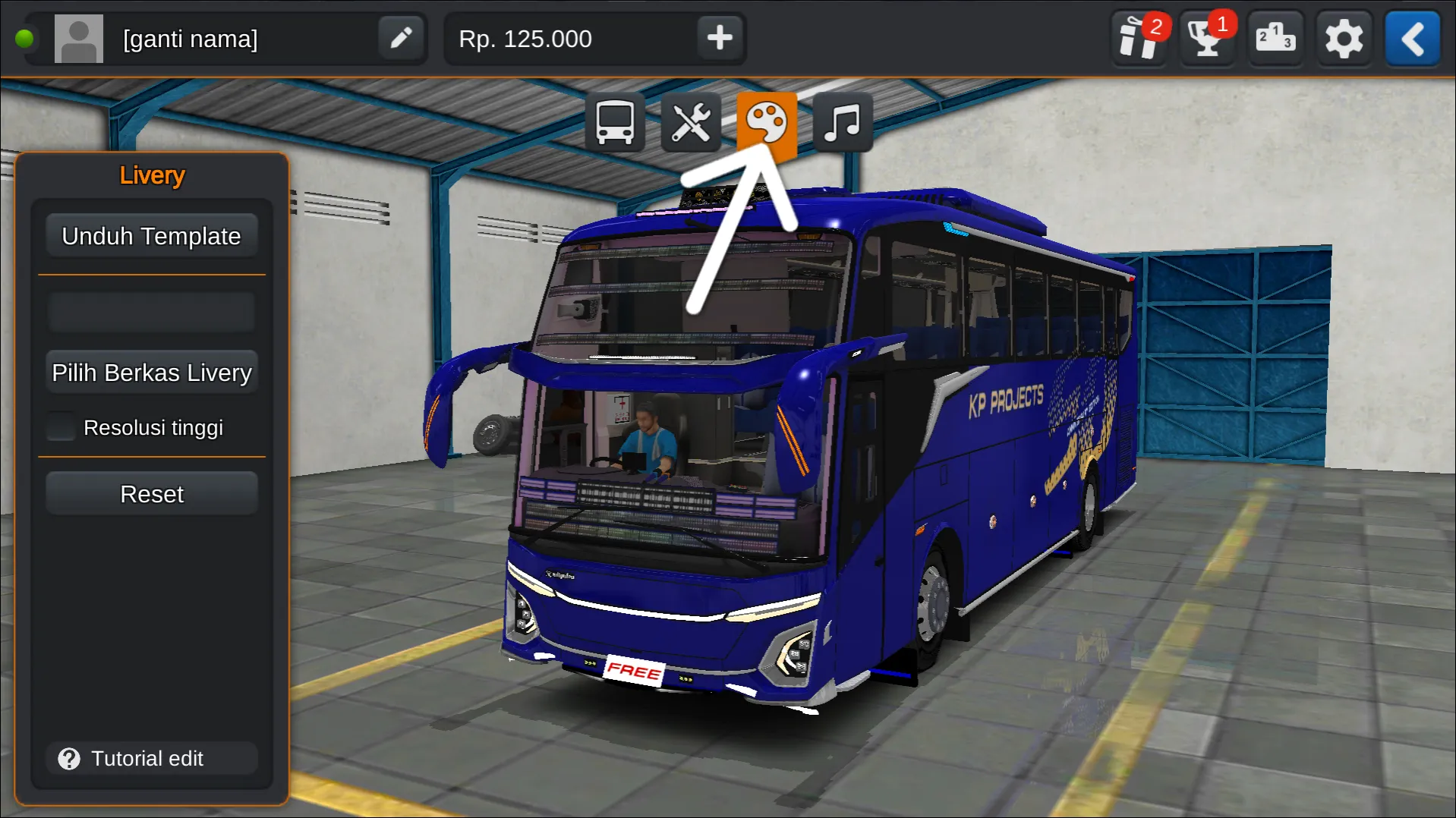Open the vehicle modification tools icon

[690, 122]
